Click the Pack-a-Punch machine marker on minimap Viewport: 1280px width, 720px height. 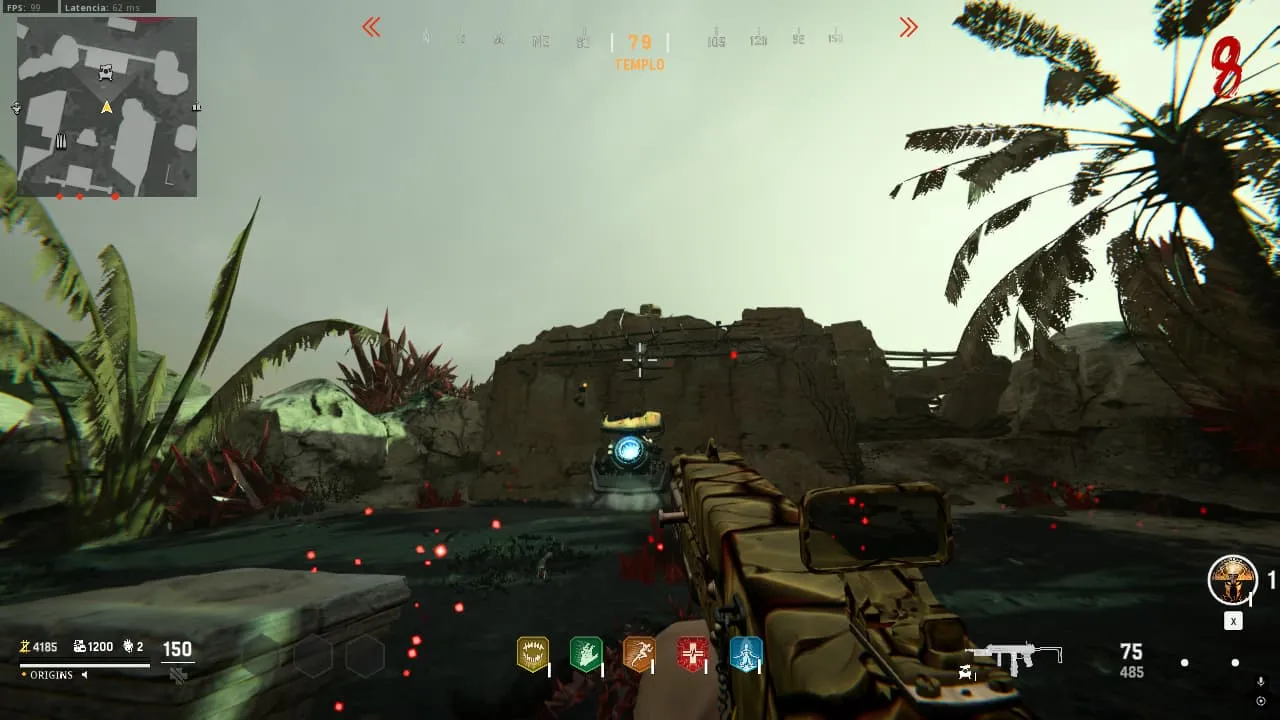(x=106, y=73)
